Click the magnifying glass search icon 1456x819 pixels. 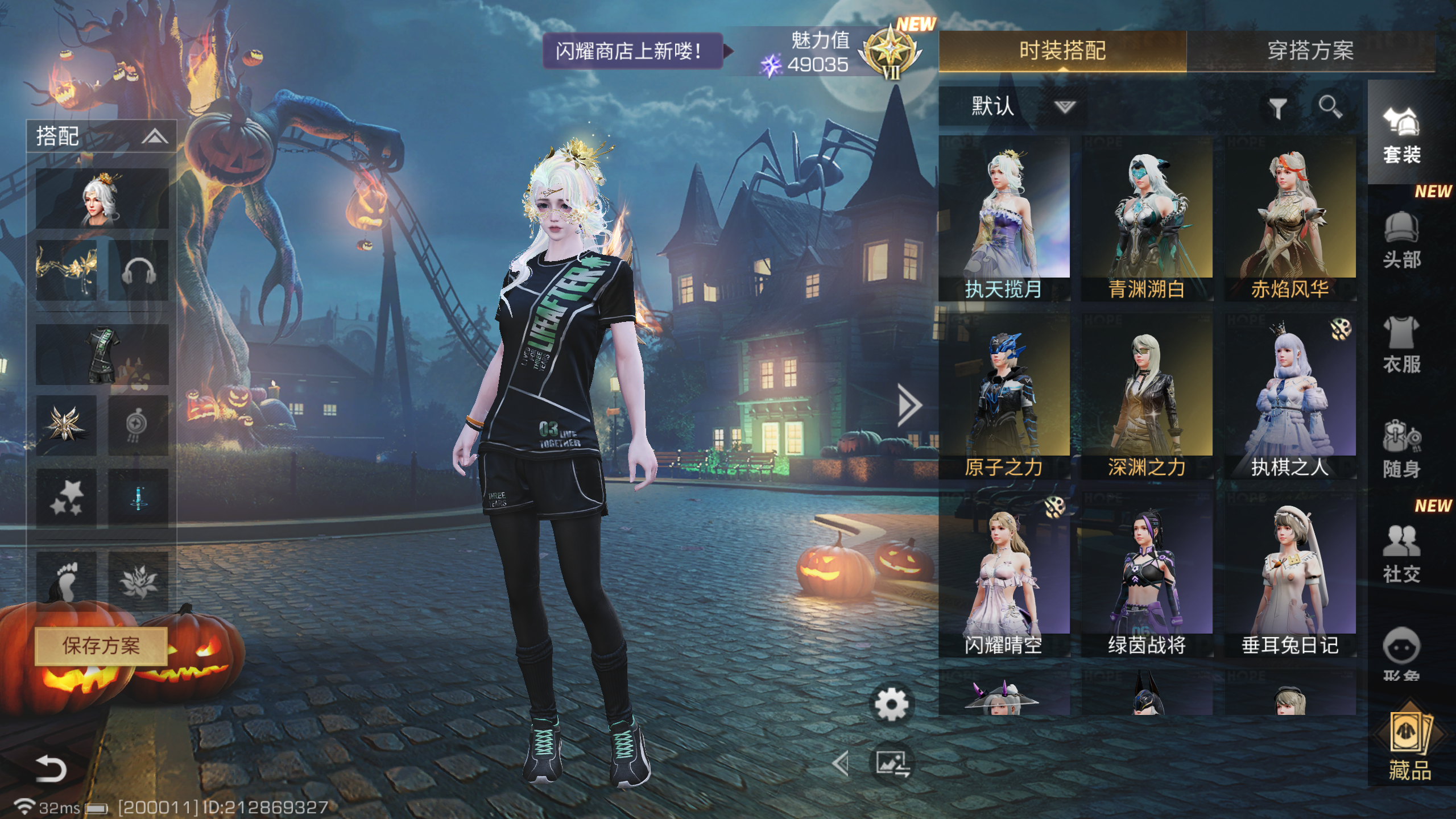click(x=1330, y=106)
